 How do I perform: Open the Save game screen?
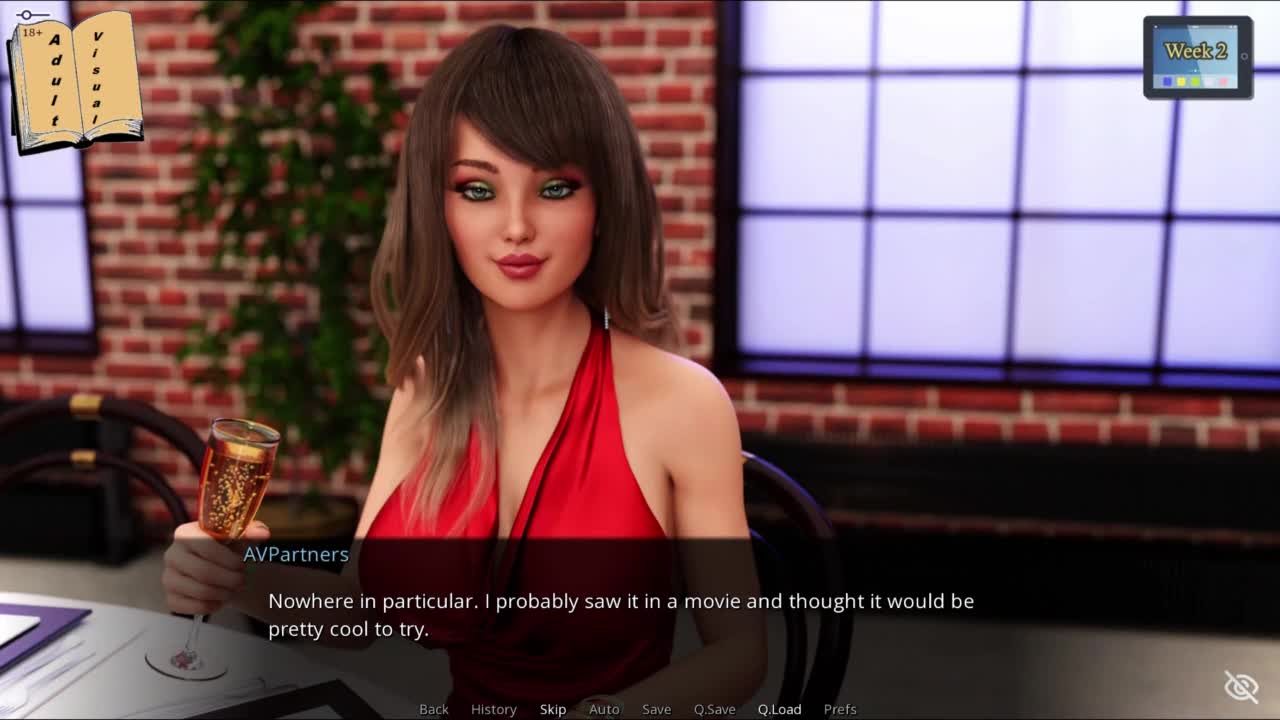(x=656, y=709)
